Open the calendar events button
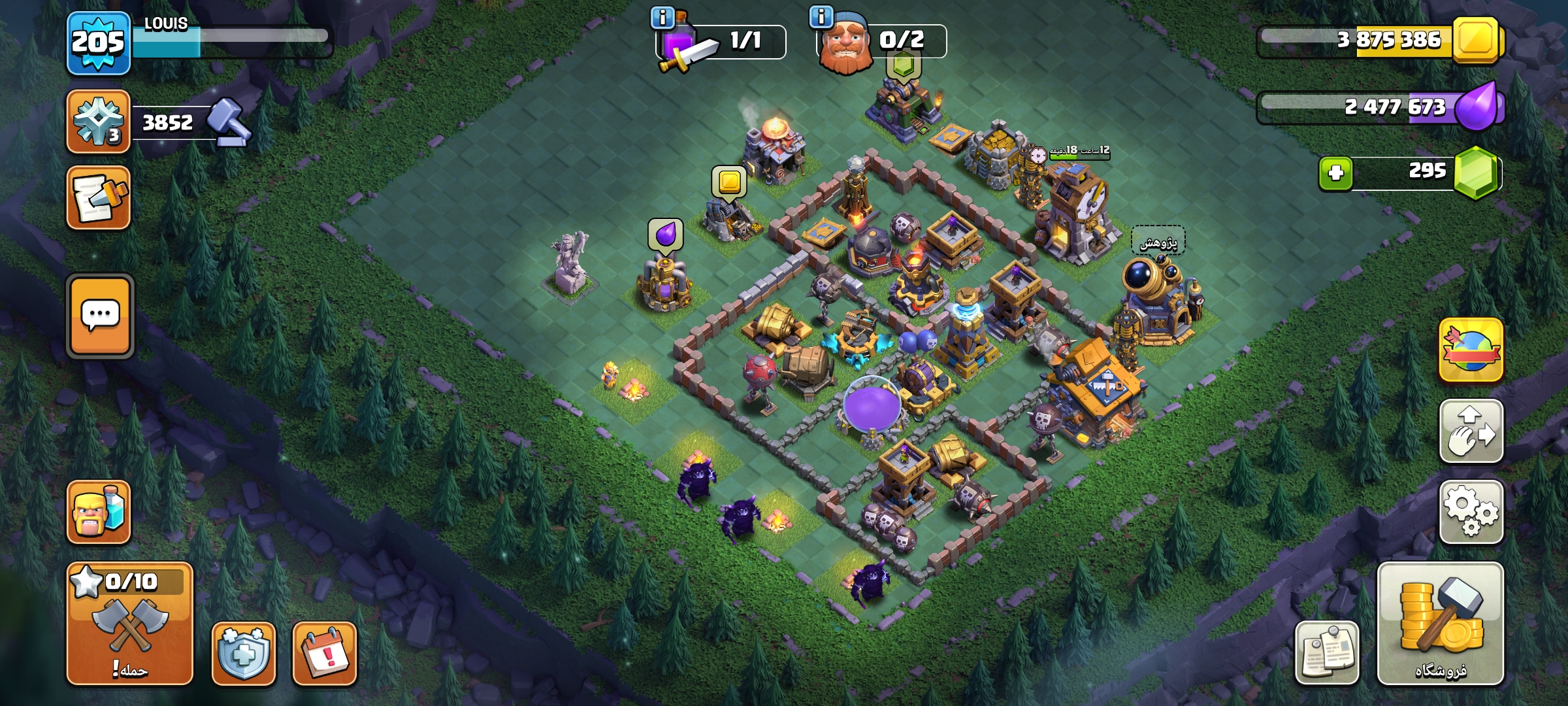Viewport: 1568px width, 706px height. click(x=325, y=653)
